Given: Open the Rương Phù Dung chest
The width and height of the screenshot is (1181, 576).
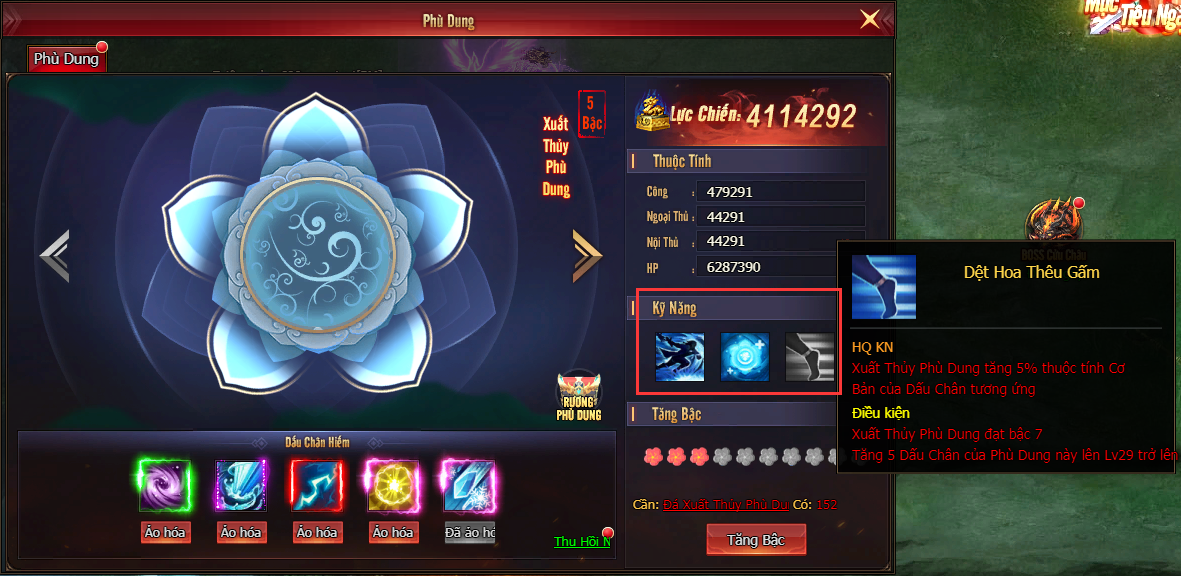Looking at the screenshot, I should tap(579, 397).
